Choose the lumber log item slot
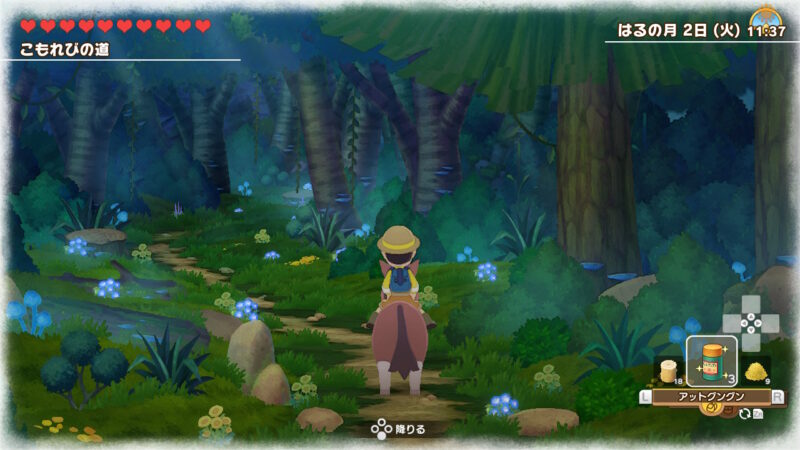Screen dimensions: 800x450 (x=667, y=367)
